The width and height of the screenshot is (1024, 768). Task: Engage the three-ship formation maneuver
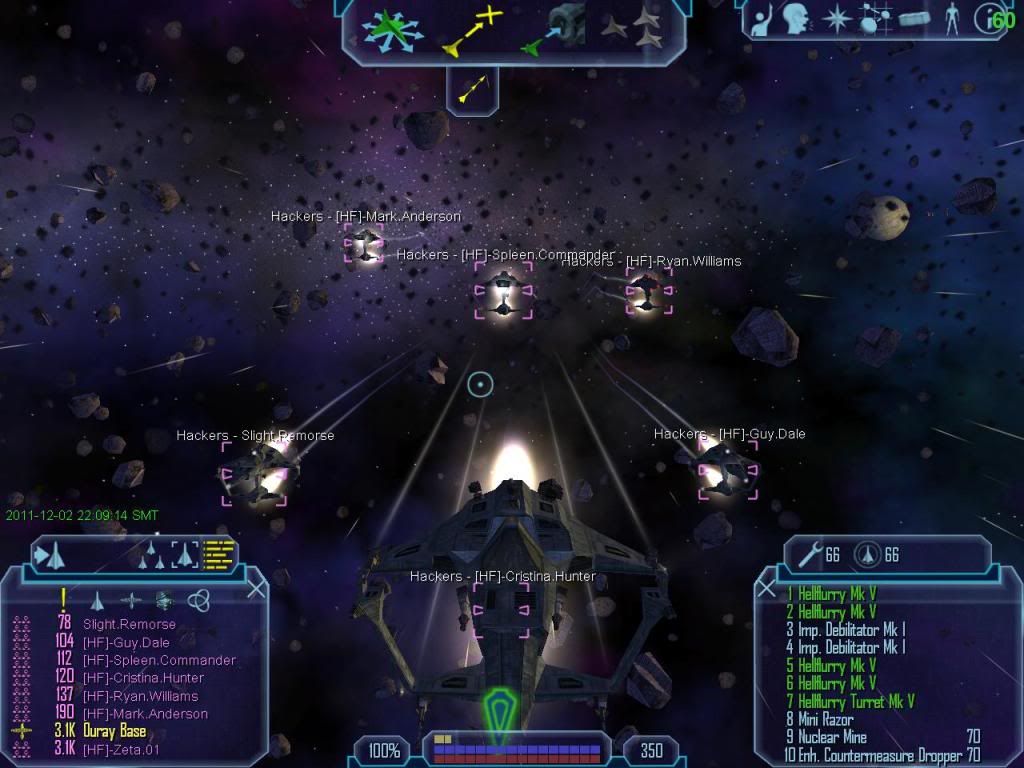(x=632, y=29)
